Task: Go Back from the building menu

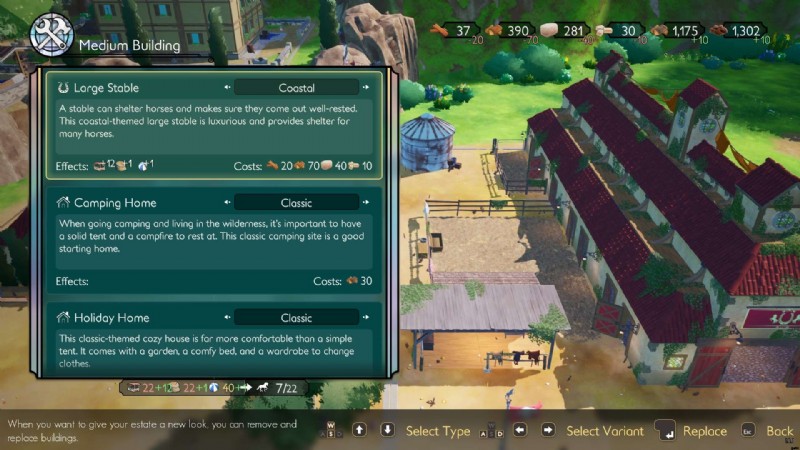Action: coord(779,431)
